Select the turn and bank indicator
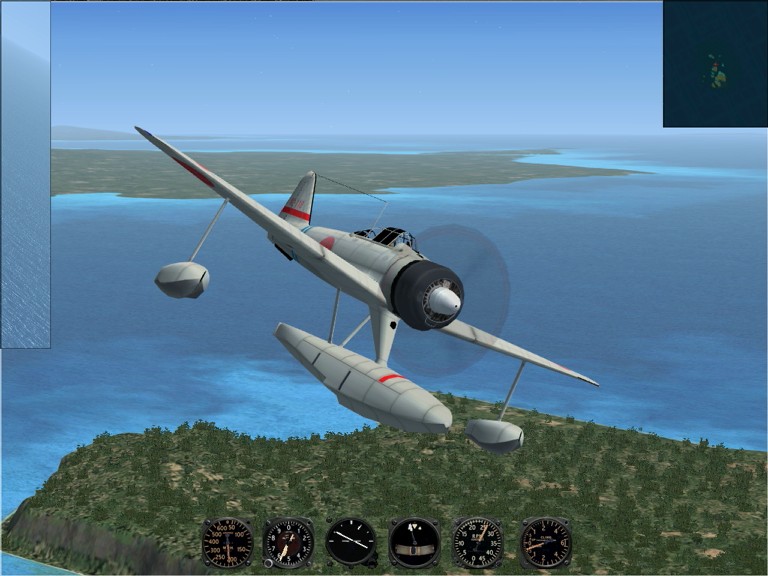 click(x=414, y=543)
